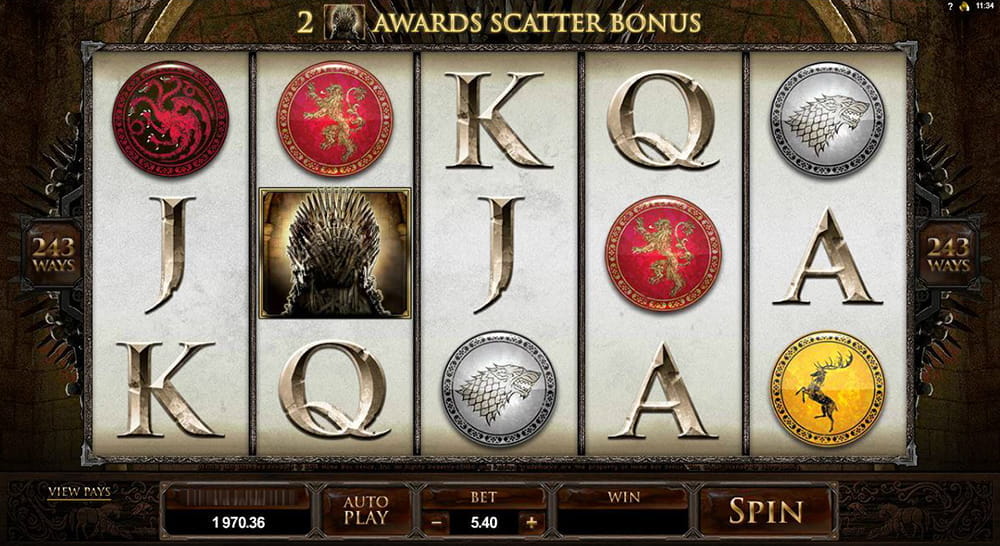This screenshot has height=546, width=1000.
Task: Open the Auto Play options
Action: click(x=365, y=511)
